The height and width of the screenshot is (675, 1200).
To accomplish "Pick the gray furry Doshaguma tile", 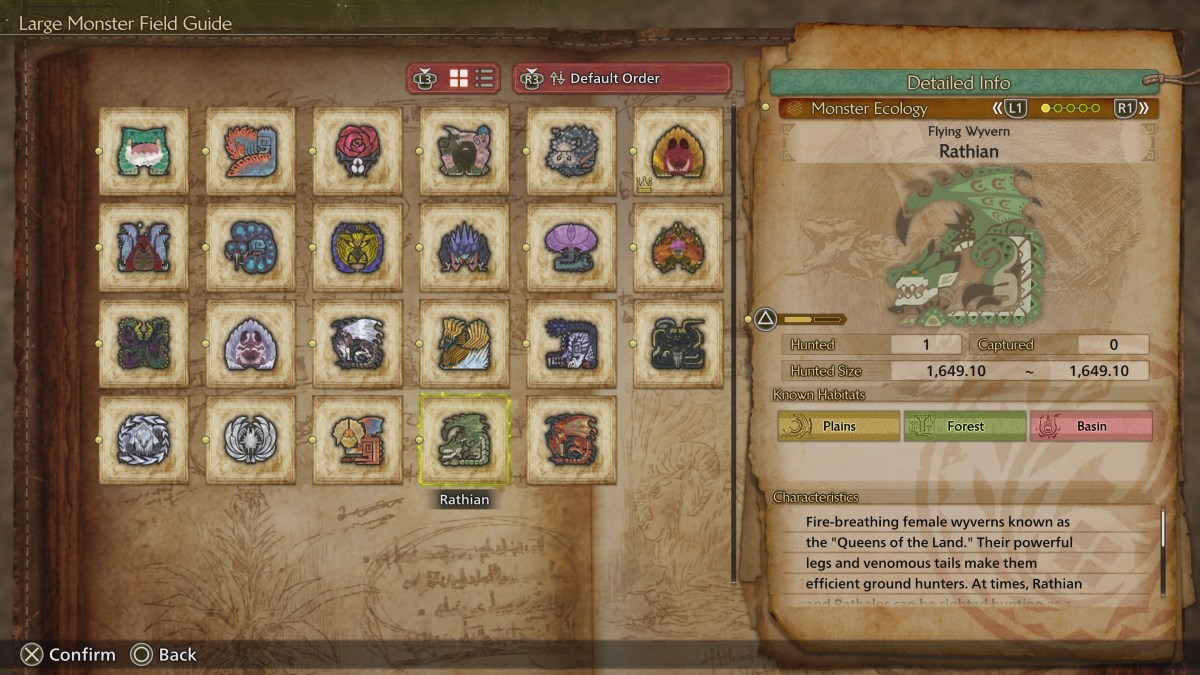I will (572, 151).
